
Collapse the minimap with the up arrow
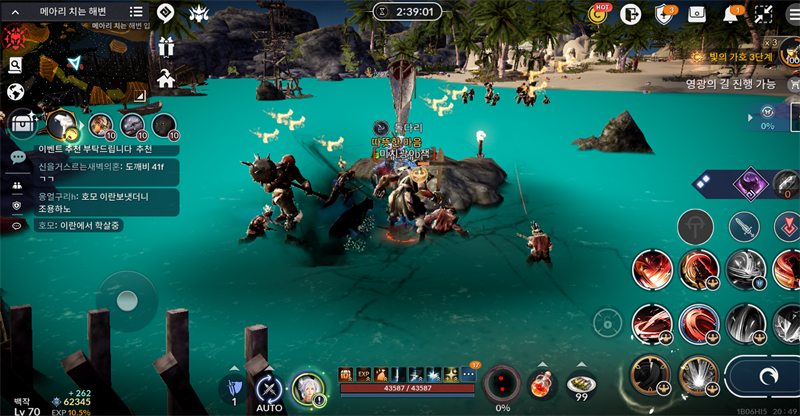(x=15, y=12)
